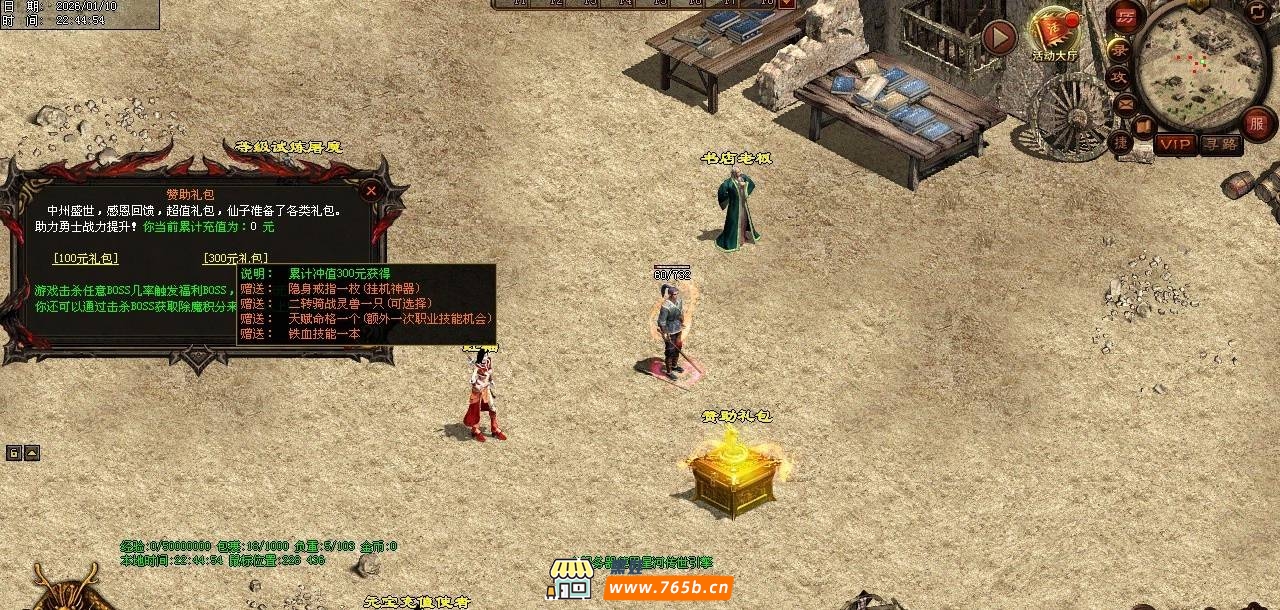Image resolution: width=1280 pixels, height=610 pixels.
Task: Open the VIP panel
Action: pyautogui.click(x=1175, y=144)
